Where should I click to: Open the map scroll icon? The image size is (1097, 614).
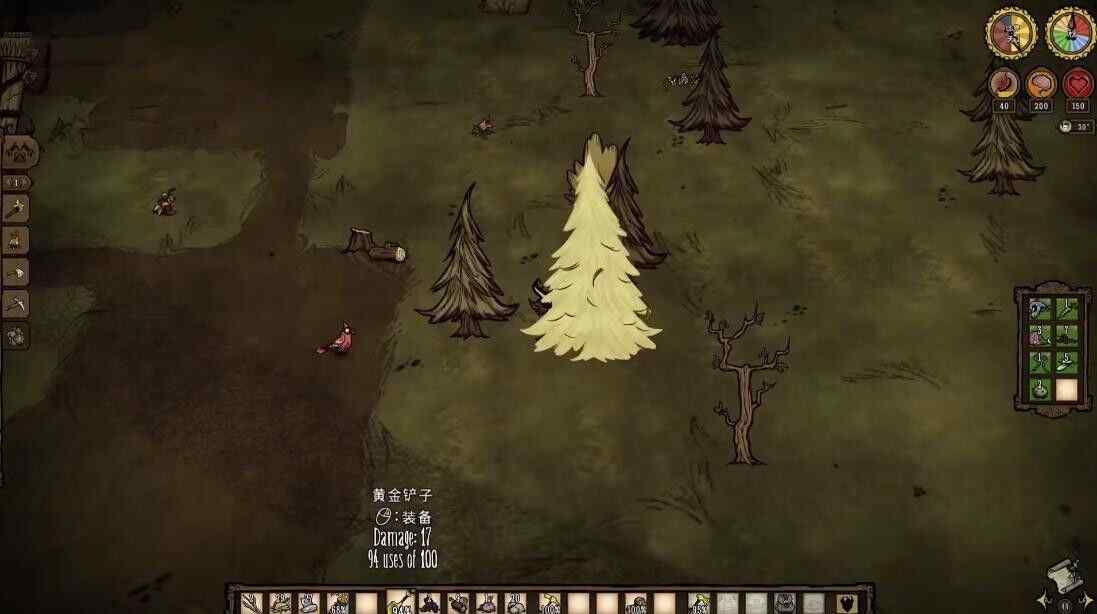tap(1064, 578)
